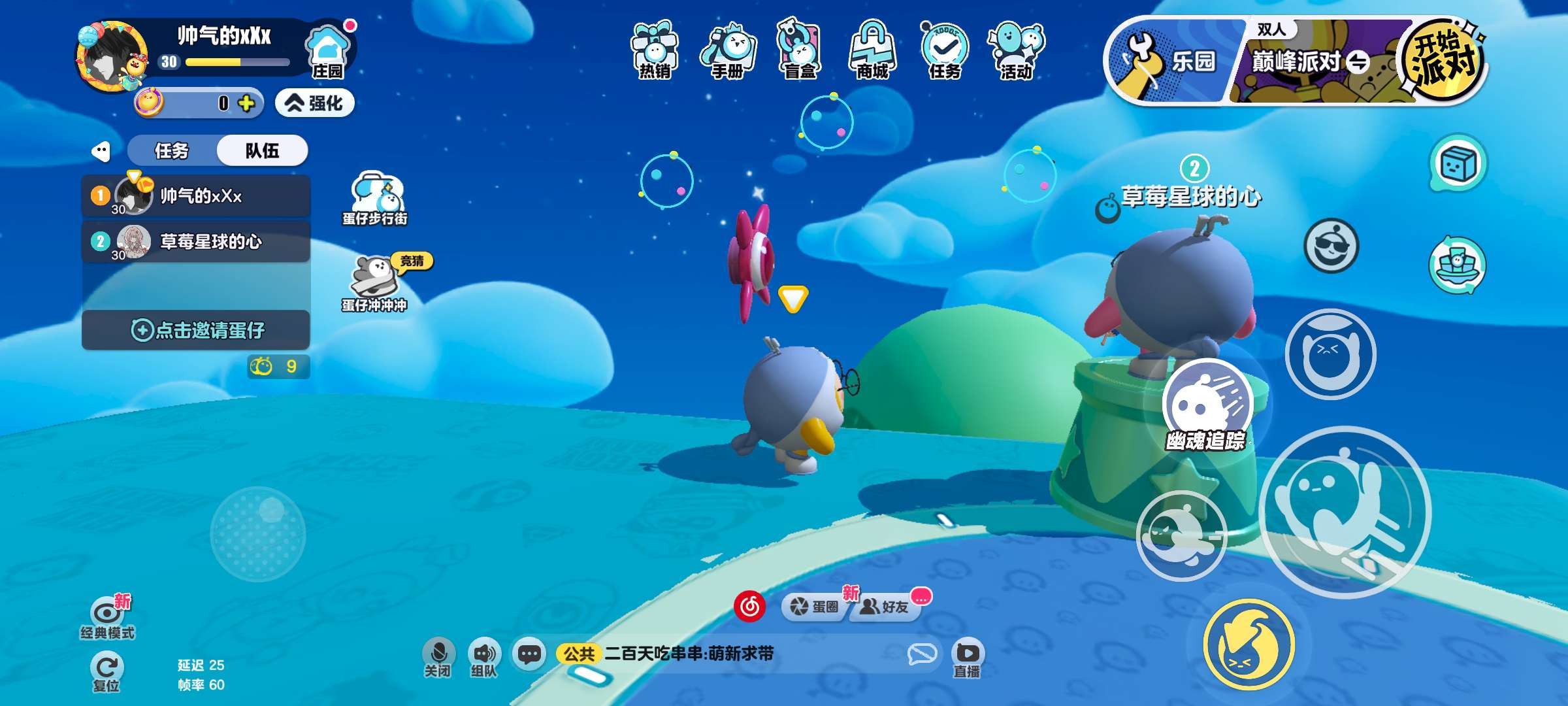The height and width of the screenshot is (706, 1568).
Task: Select teammate 草莓星球的心 in team list
Action: (196, 242)
